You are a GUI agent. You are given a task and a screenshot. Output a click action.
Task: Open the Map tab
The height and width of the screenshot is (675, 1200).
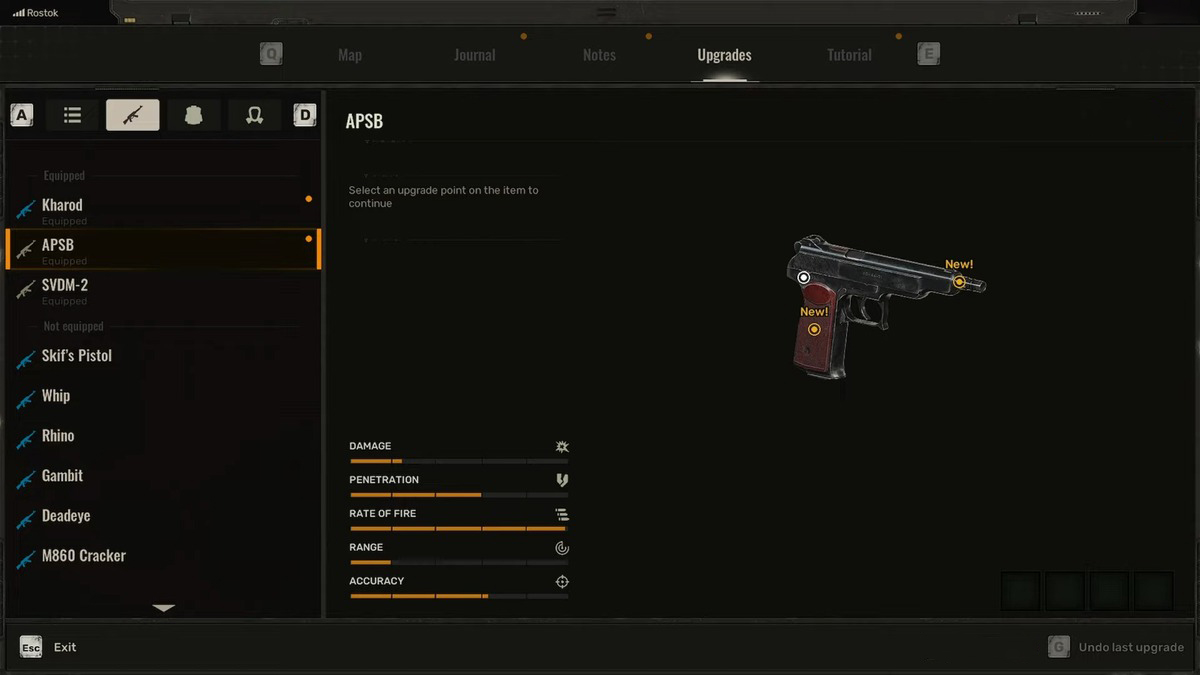pos(350,55)
